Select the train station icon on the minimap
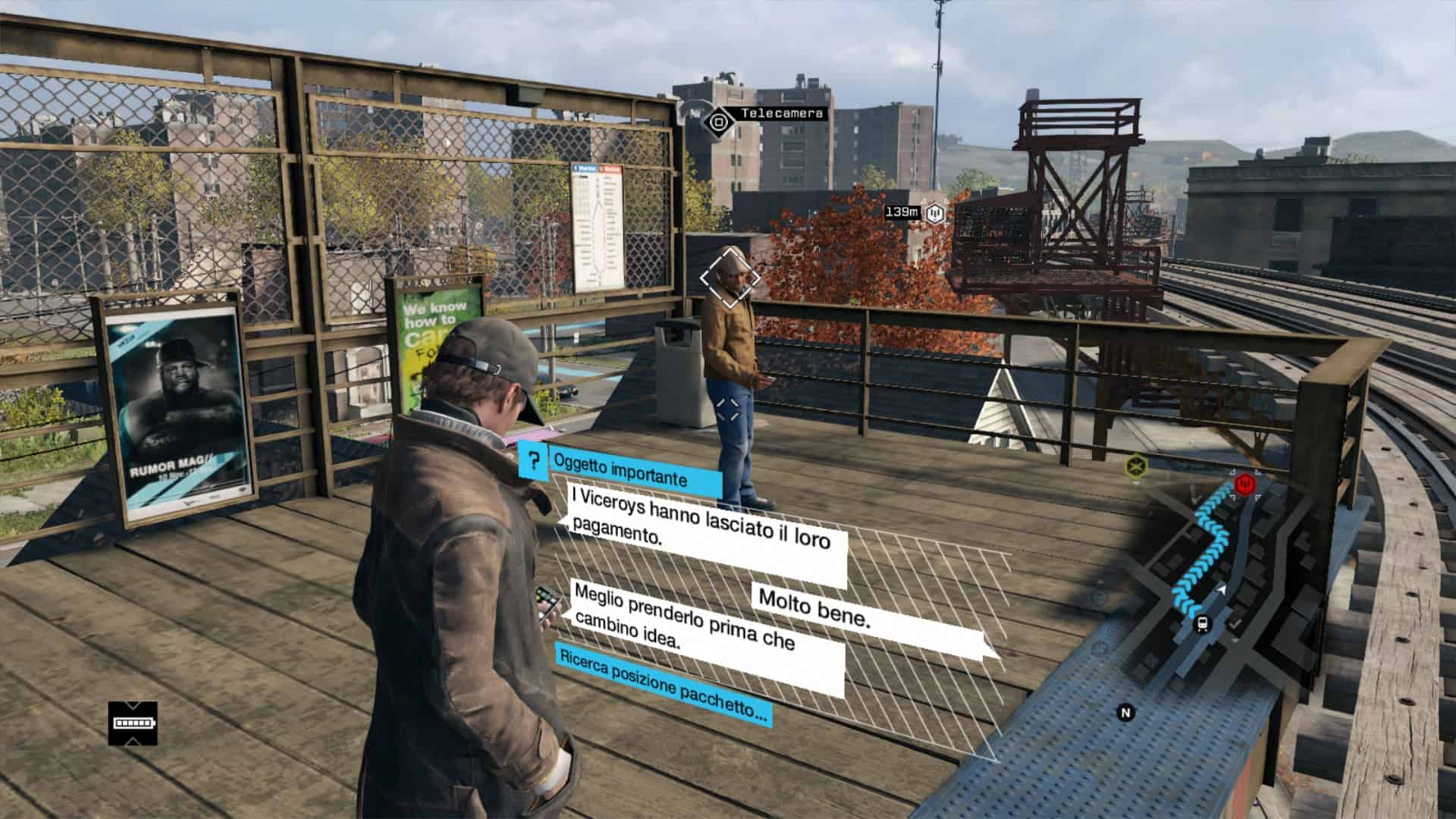1456x819 pixels. (1202, 624)
